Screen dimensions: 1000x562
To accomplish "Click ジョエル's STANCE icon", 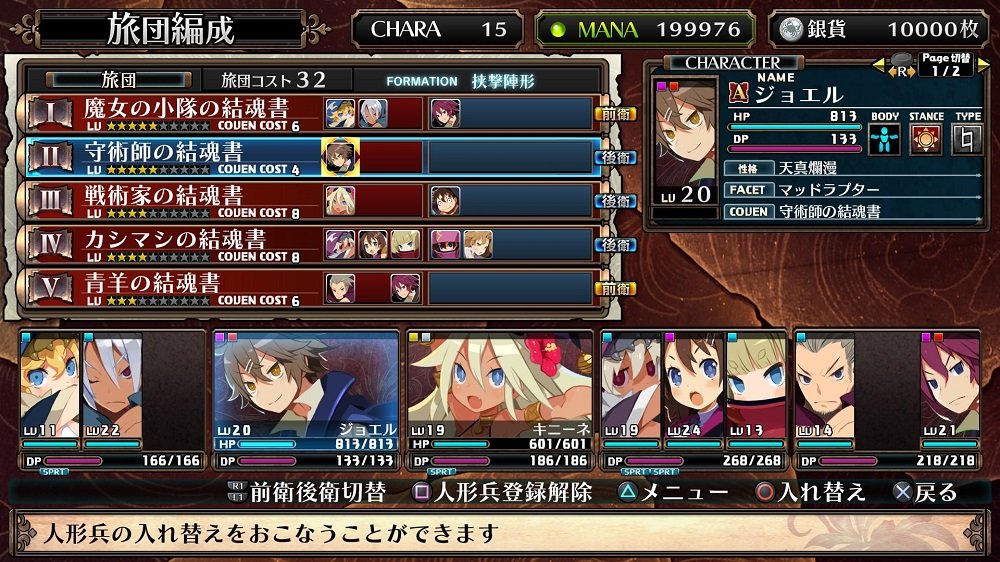I will click(x=926, y=138).
